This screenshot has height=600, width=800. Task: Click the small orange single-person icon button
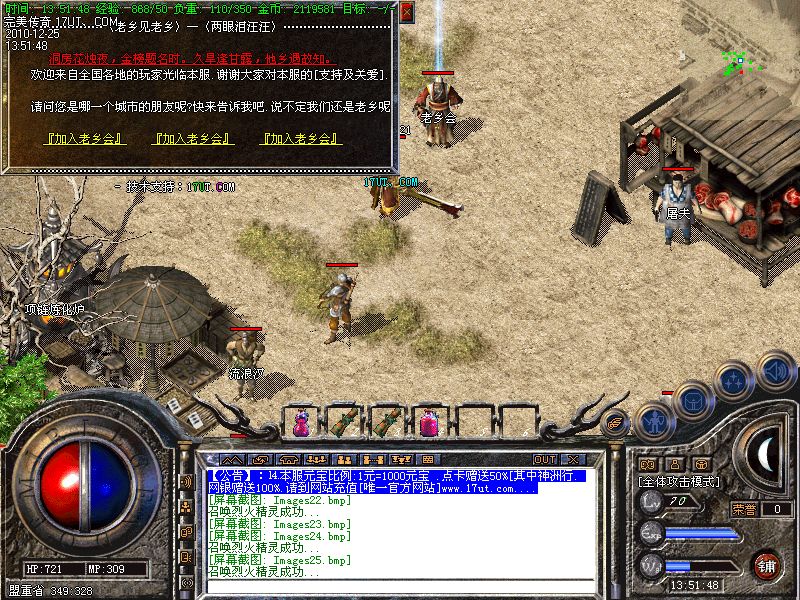pyautogui.click(x=673, y=464)
